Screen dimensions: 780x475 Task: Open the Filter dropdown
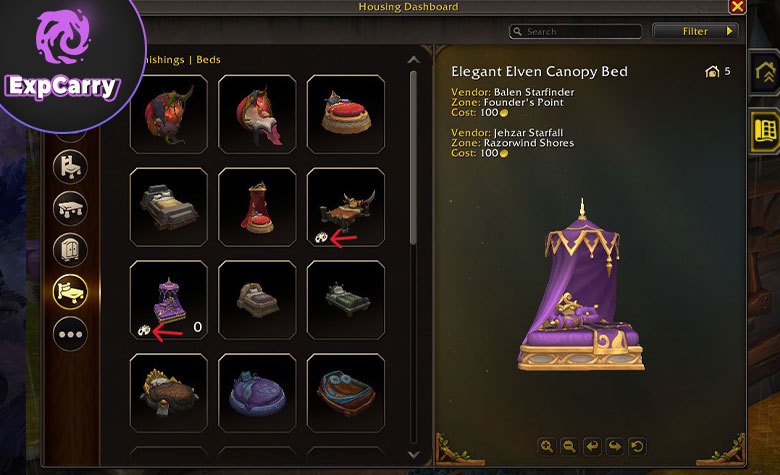tap(695, 32)
